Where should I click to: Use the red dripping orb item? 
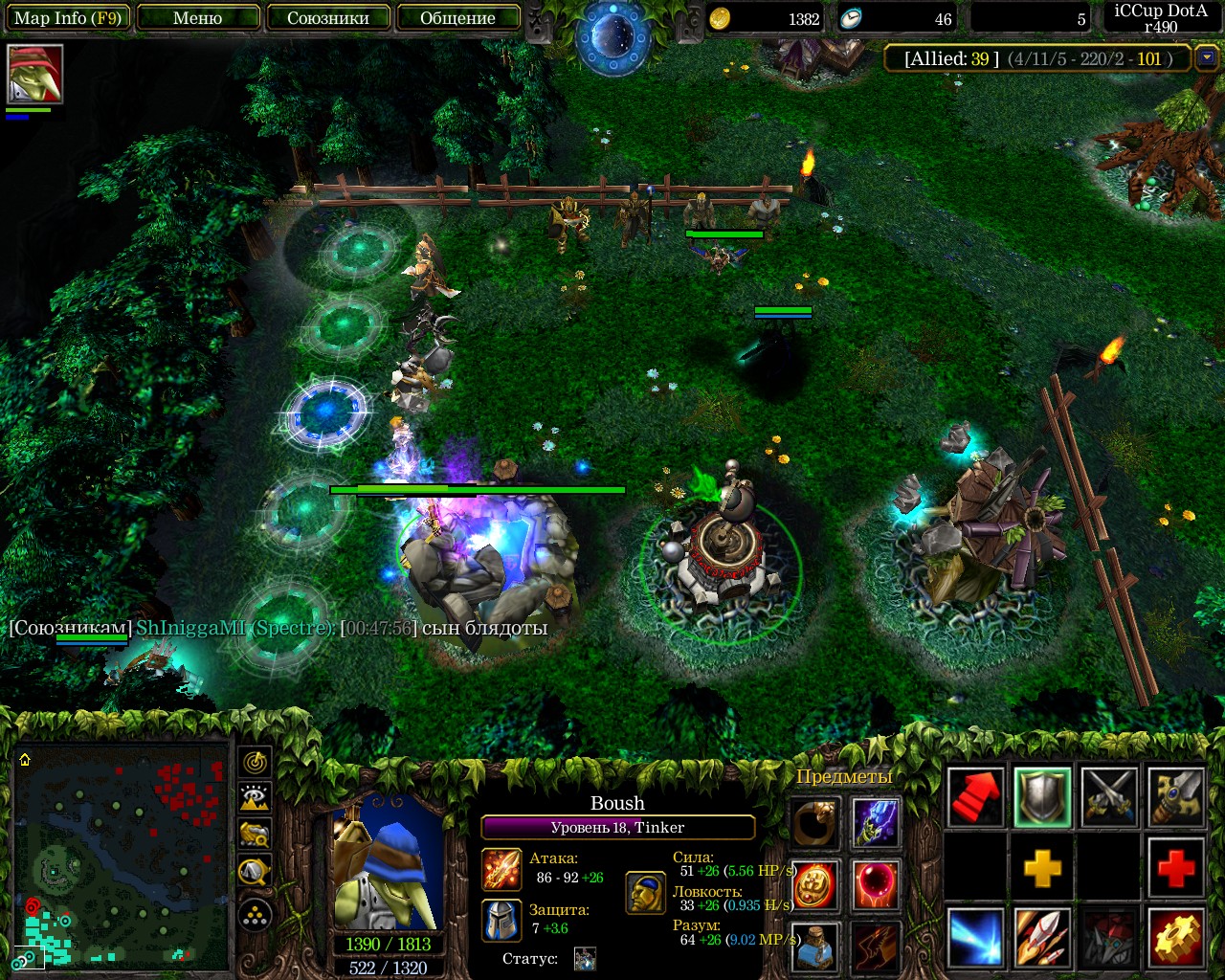(x=875, y=884)
